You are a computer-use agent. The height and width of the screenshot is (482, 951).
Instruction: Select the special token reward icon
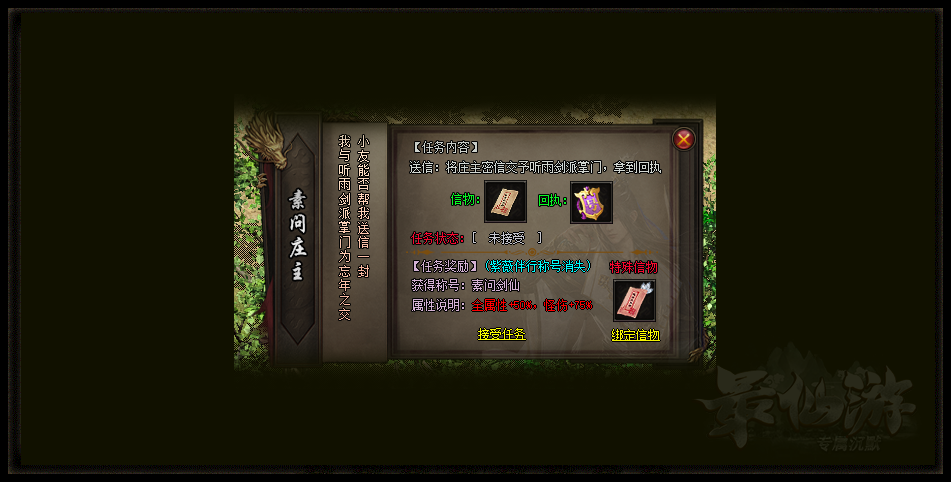(x=634, y=300)
